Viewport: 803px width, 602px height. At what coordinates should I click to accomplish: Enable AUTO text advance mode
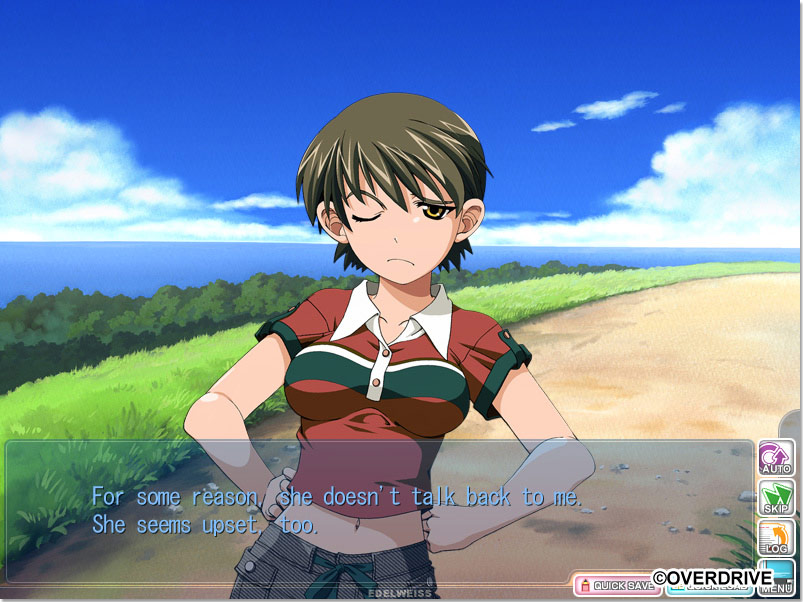[x=776, y=457]
